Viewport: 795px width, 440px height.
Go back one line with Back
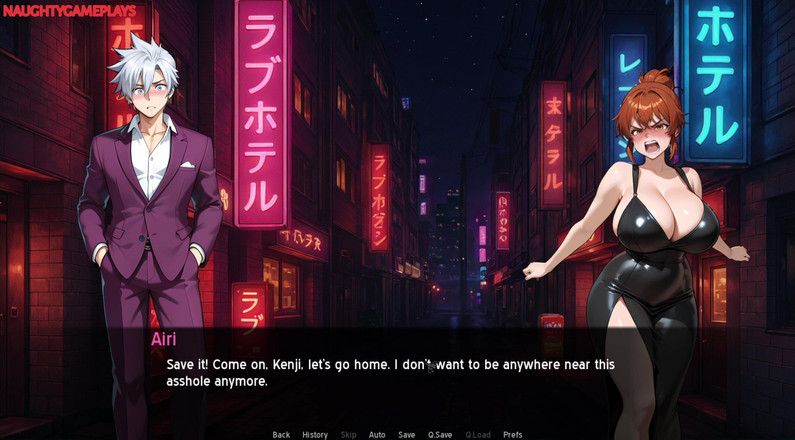tap(281, 435)
